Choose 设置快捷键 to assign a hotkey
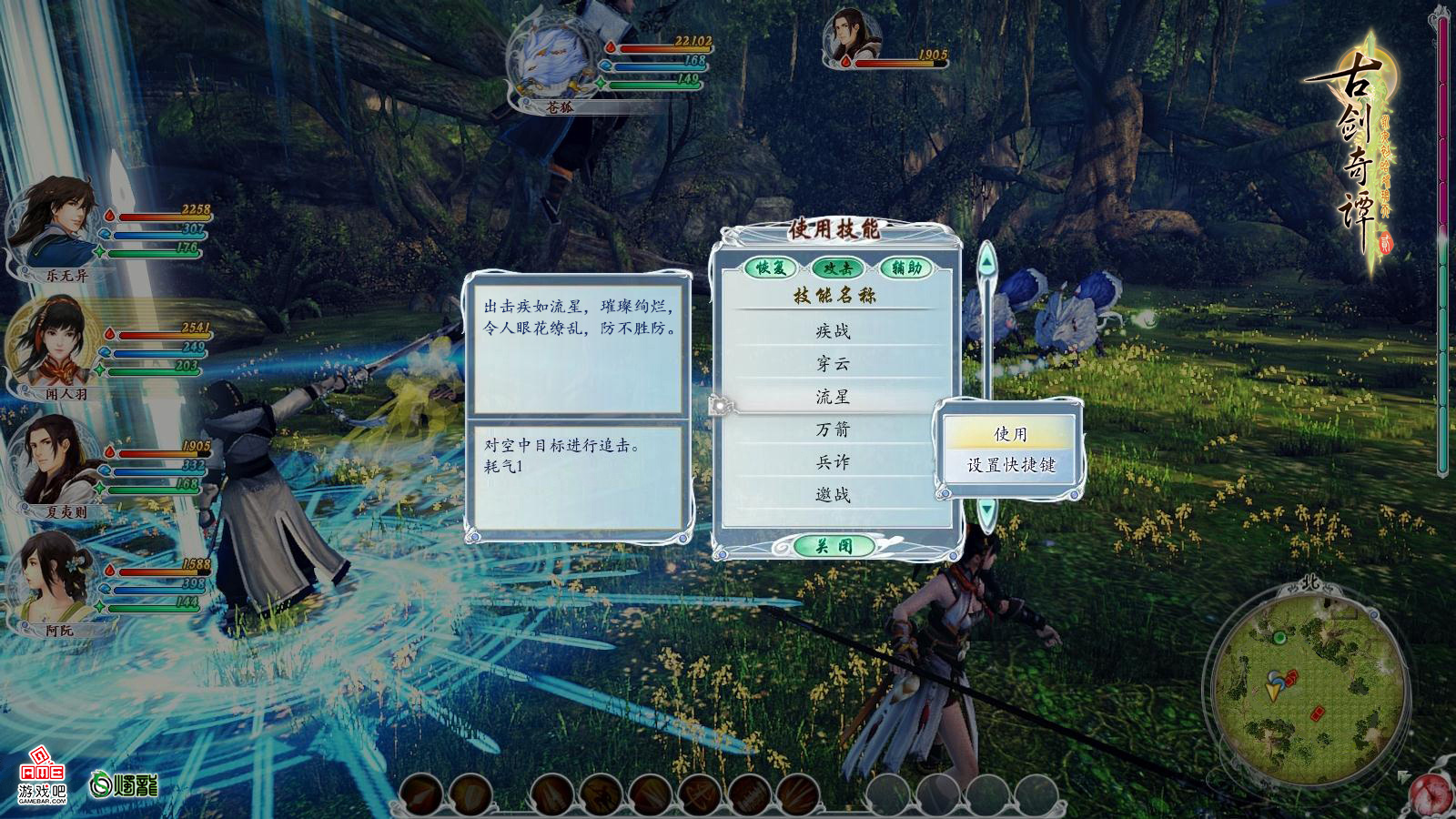The image size is (1456, 819). pyautogui.click(x=1010, y=465)
